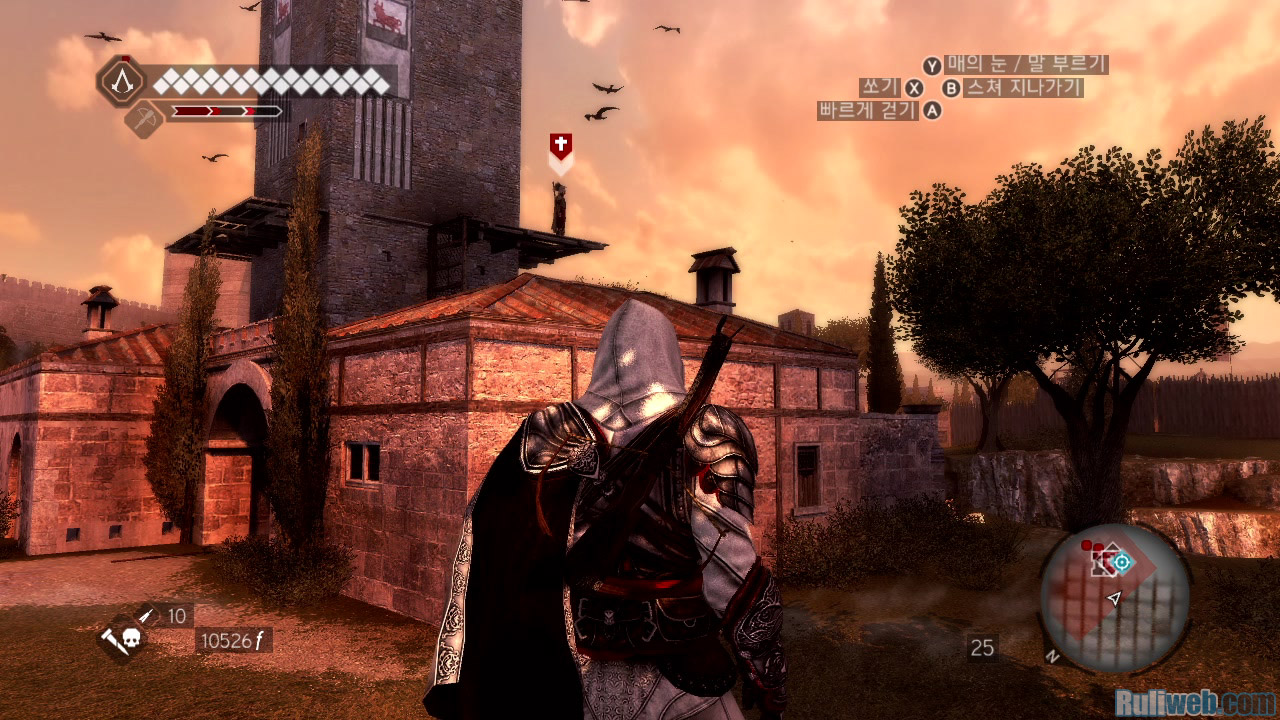1280x720 pixels.
Task: Click the cyan target marker on minimap
Action: pyautogui.click(x=1122, y=563)
